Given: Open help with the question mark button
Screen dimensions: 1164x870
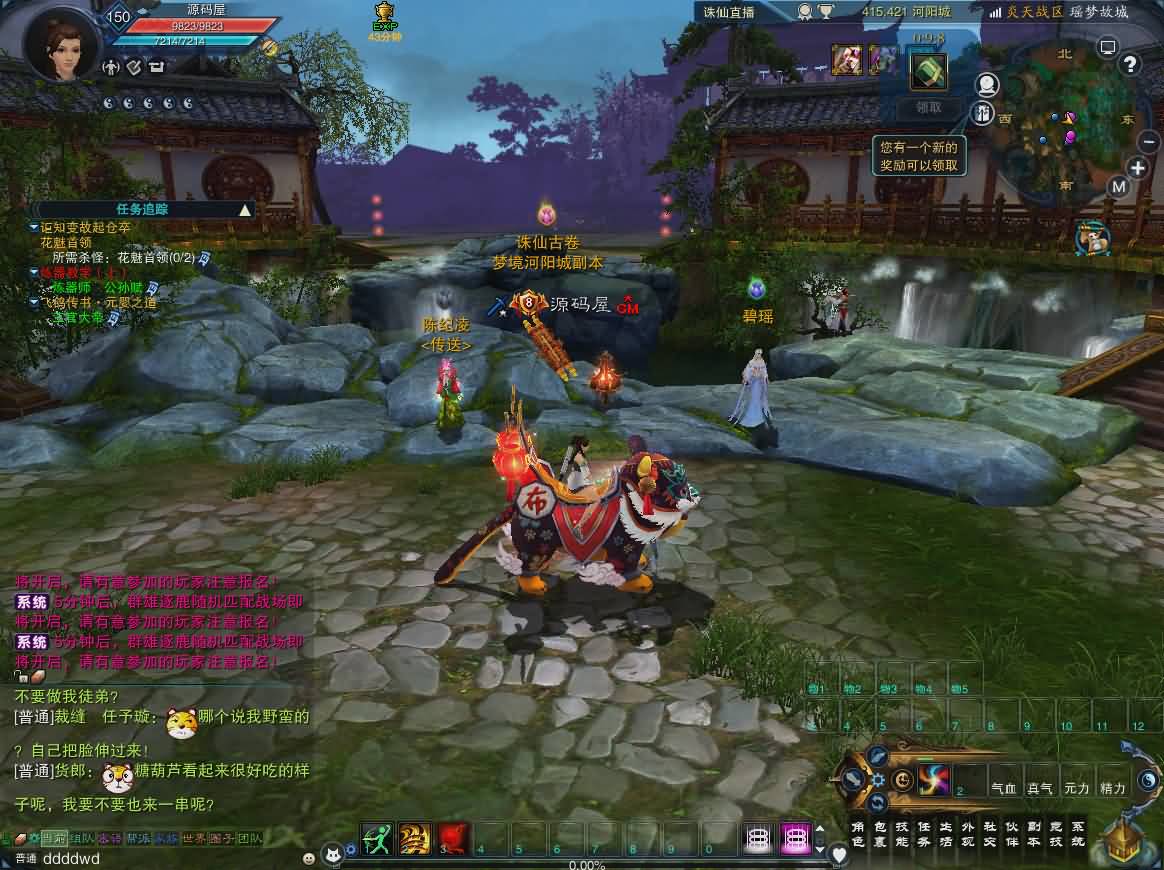Looking at the screenshot, I should tap(1131, 65).
